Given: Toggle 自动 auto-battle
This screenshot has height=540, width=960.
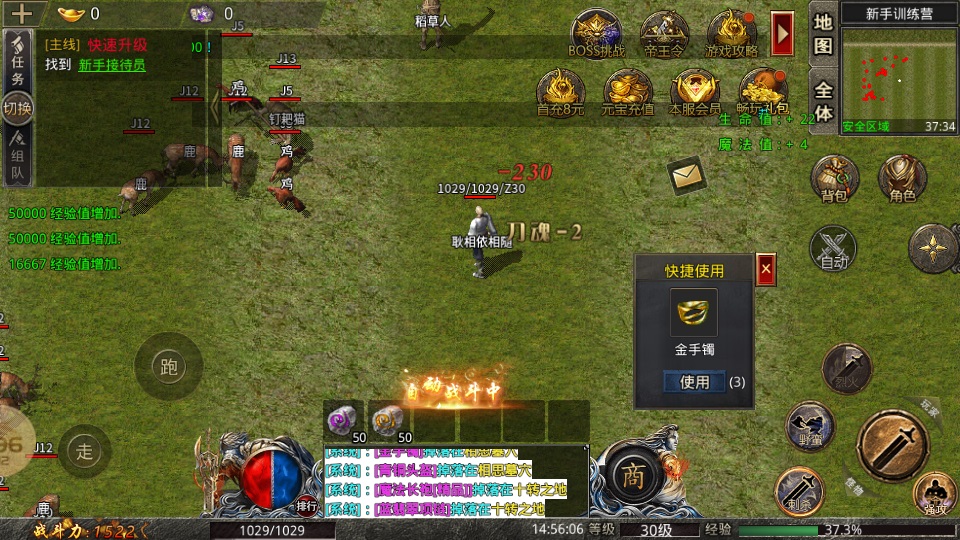Looking at the screenshot, I should coord(833,248).
